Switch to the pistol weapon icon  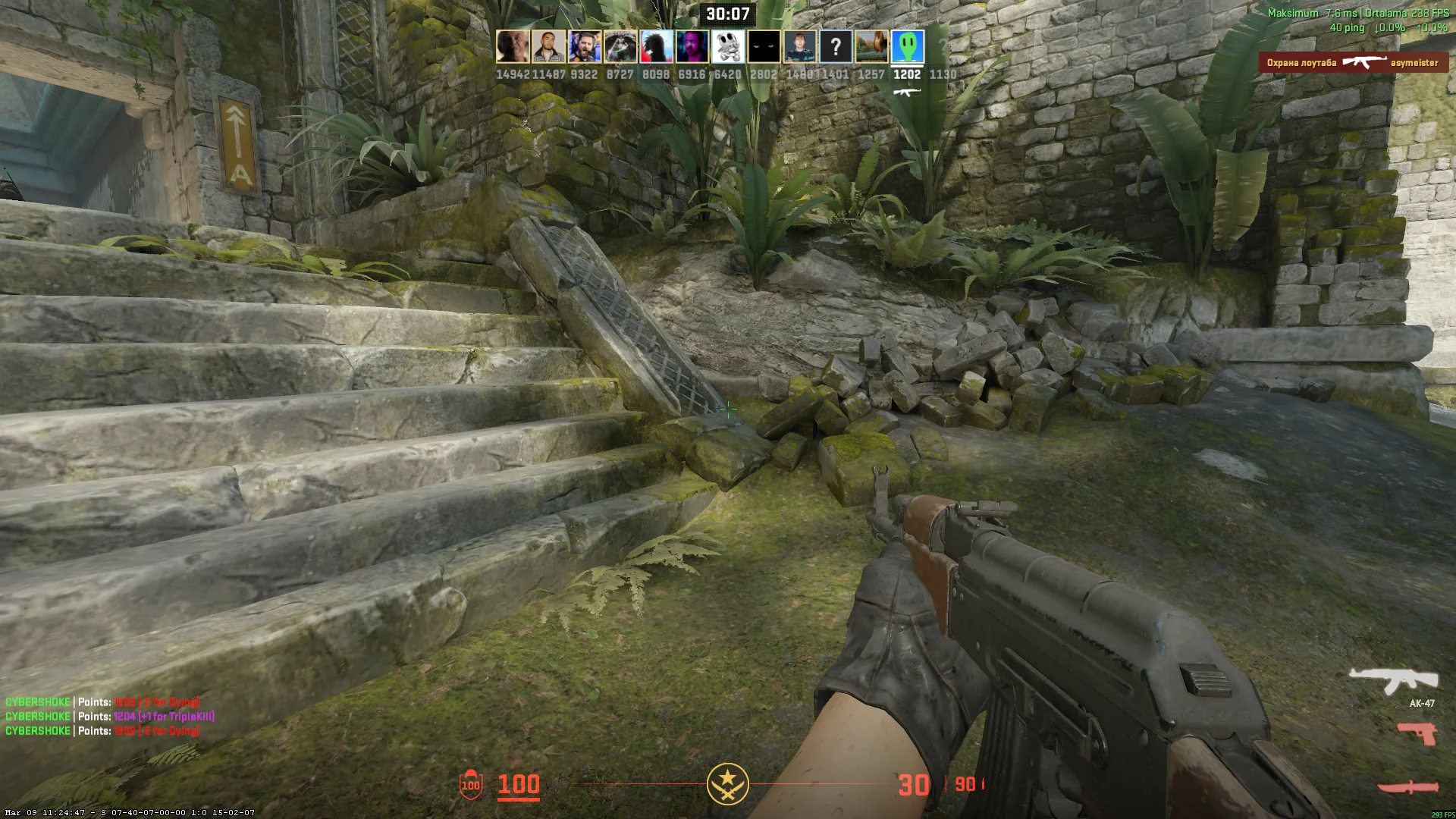[x=1417, y=733]
